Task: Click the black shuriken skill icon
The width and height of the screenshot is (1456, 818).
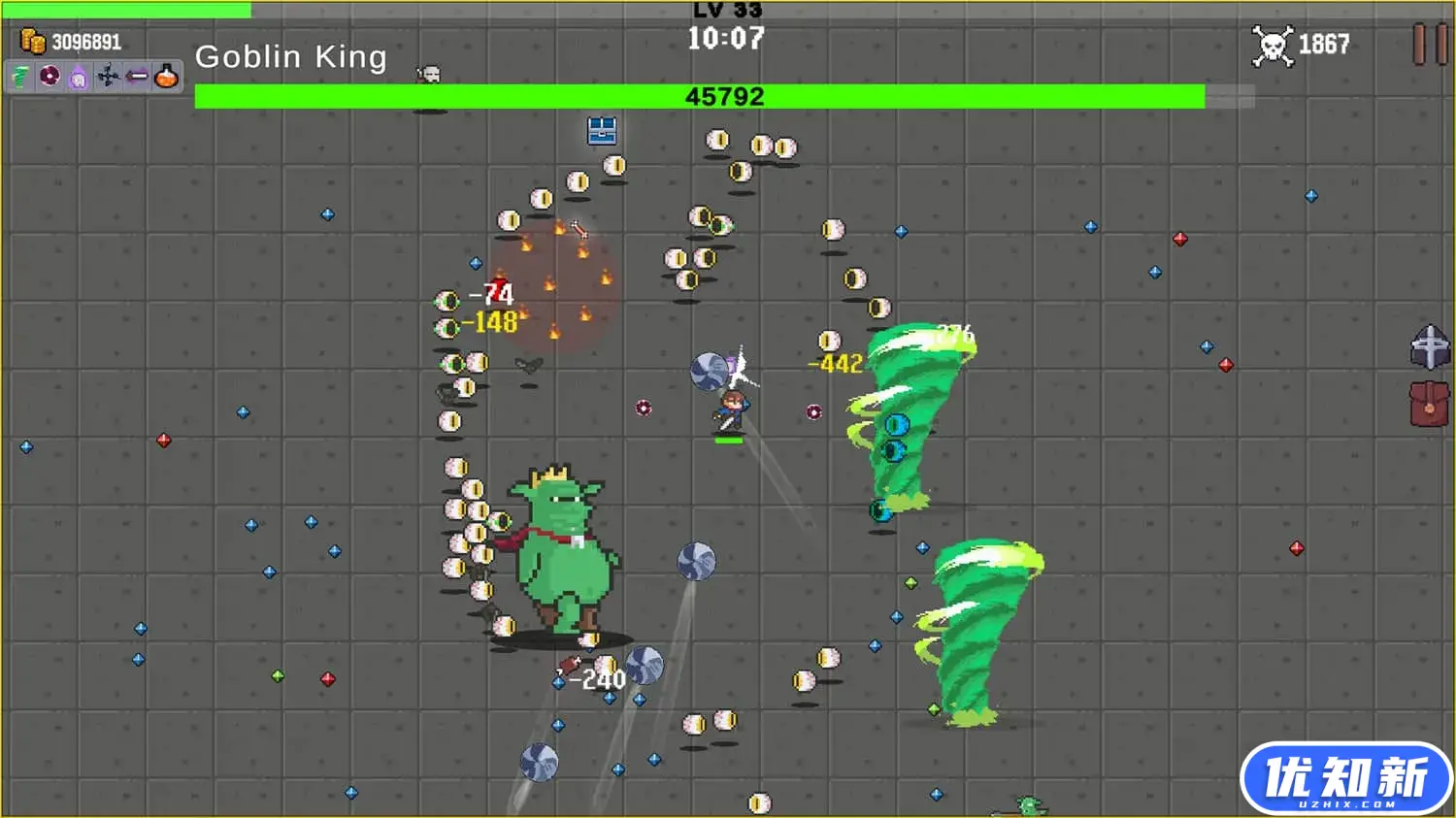Action: [108, 77]
